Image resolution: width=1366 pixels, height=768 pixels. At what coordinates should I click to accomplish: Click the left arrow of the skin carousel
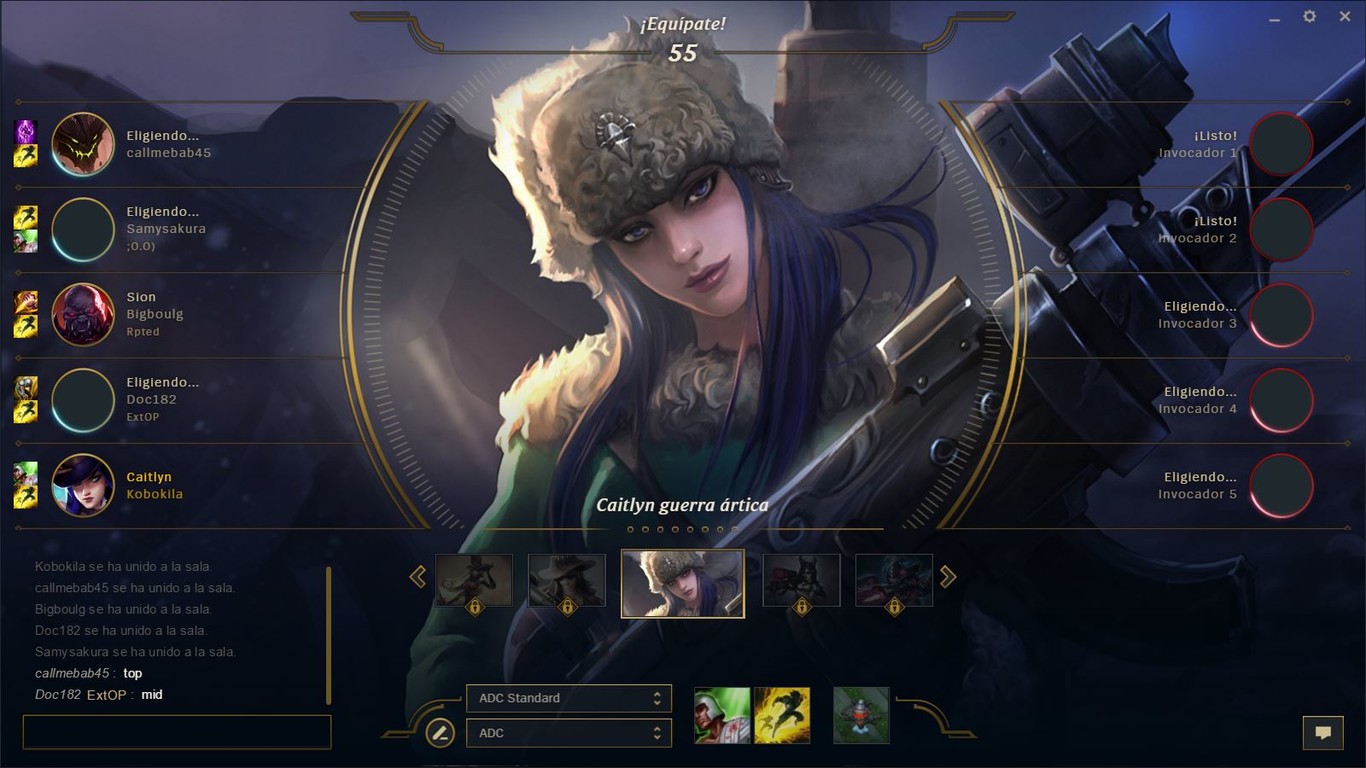click(417, 578)
